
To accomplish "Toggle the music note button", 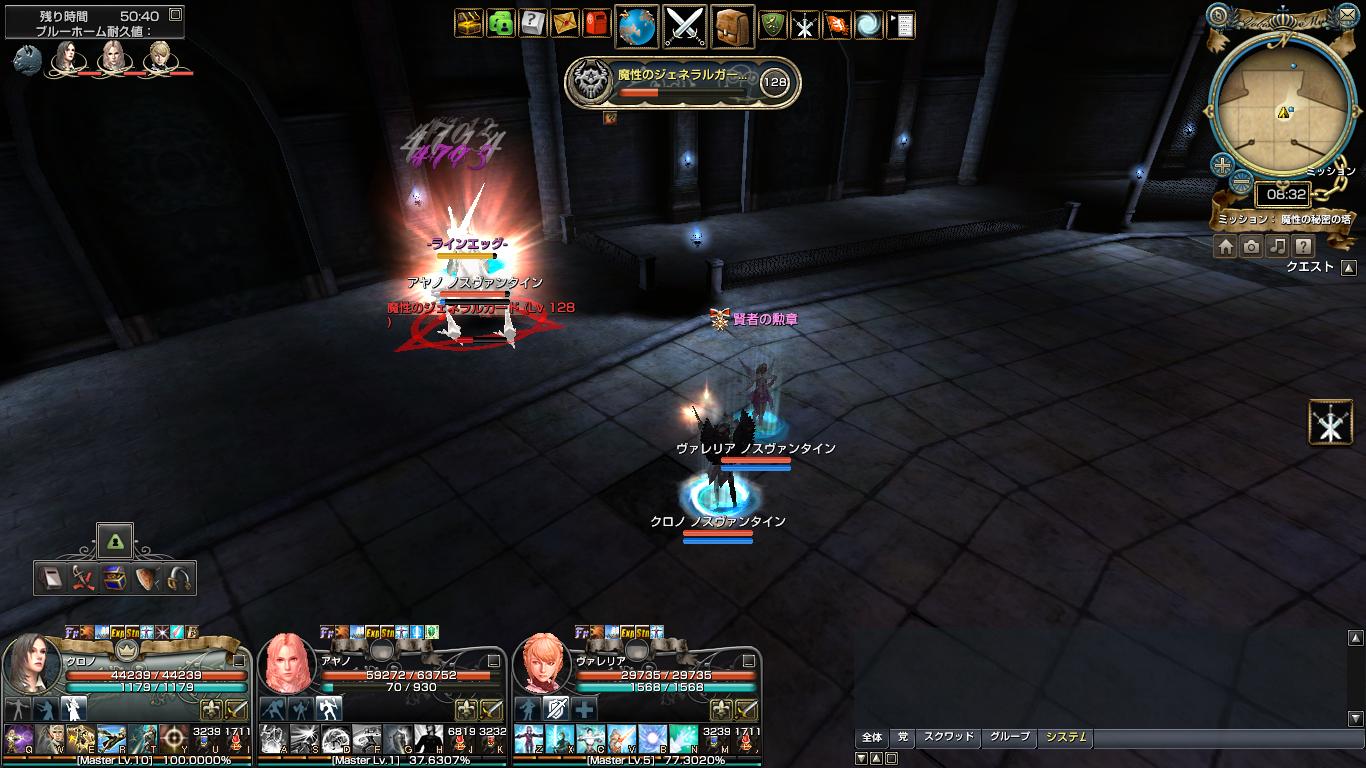I will point(1277,246).
